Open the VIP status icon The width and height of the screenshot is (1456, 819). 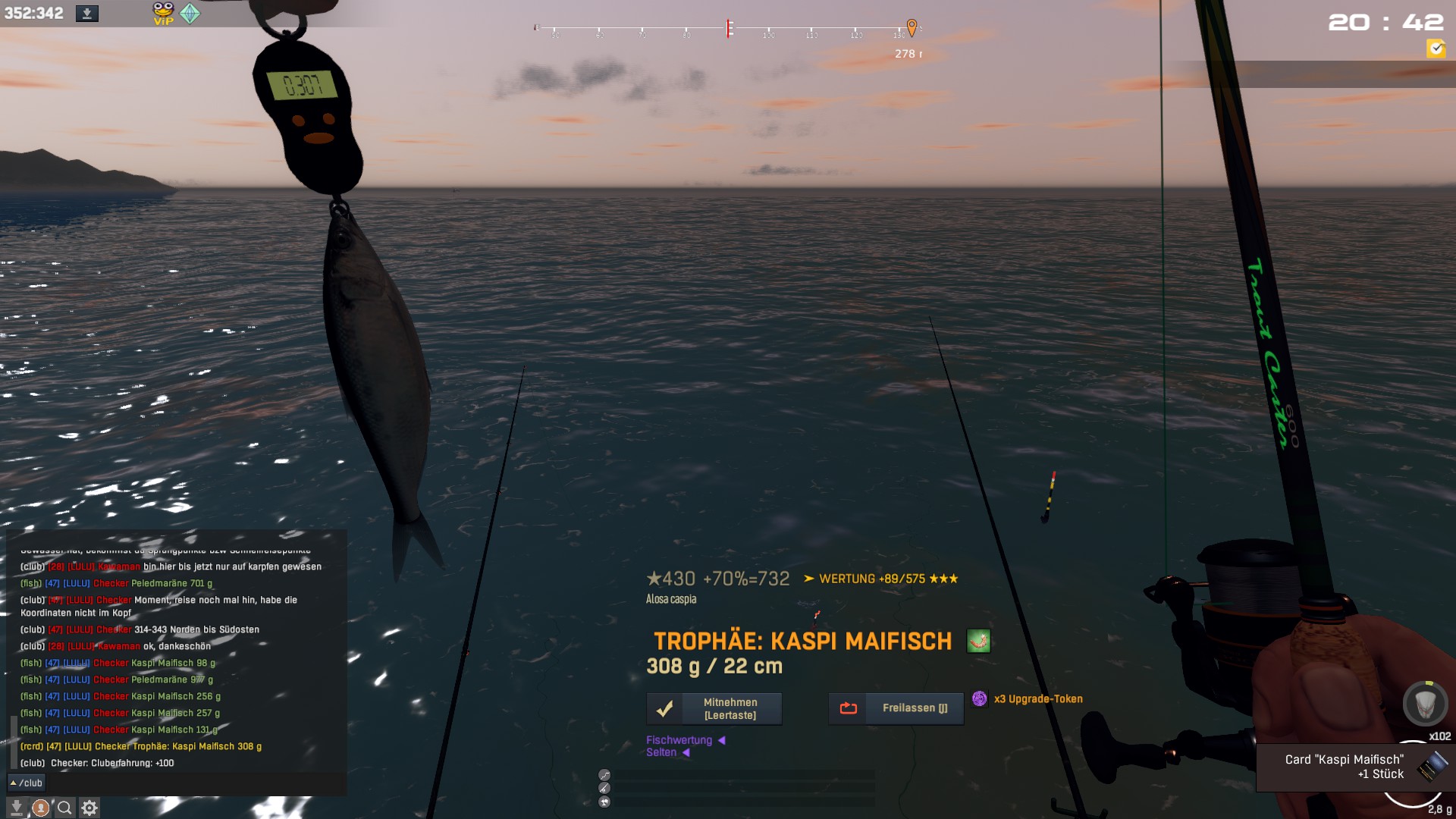tap(163, 13)
